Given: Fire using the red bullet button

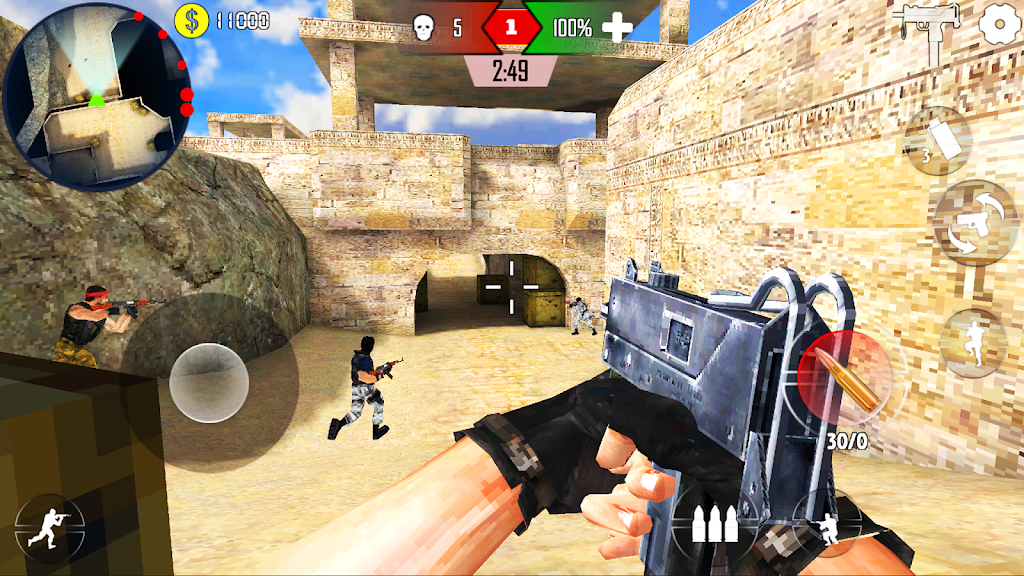Looking at the screenshot, I should click(840, 378).
